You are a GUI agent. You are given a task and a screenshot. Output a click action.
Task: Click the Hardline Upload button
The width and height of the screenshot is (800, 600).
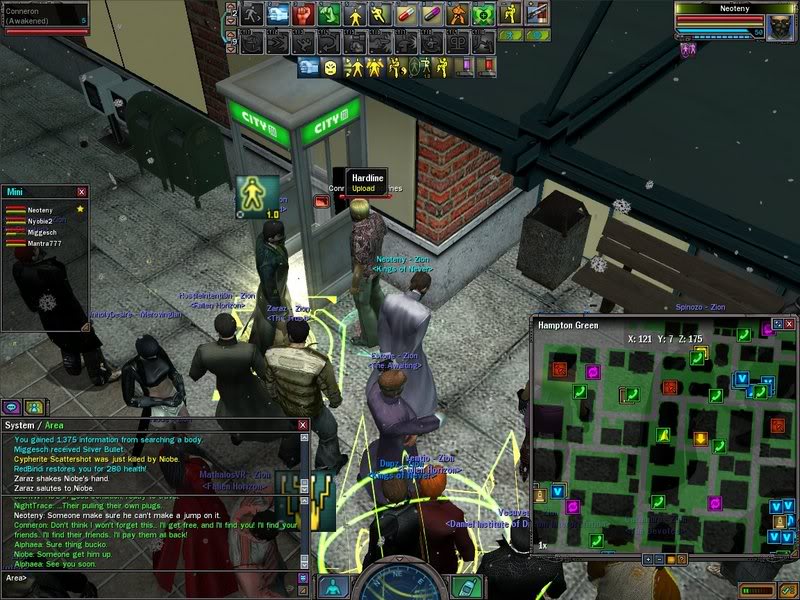point(363,188)
